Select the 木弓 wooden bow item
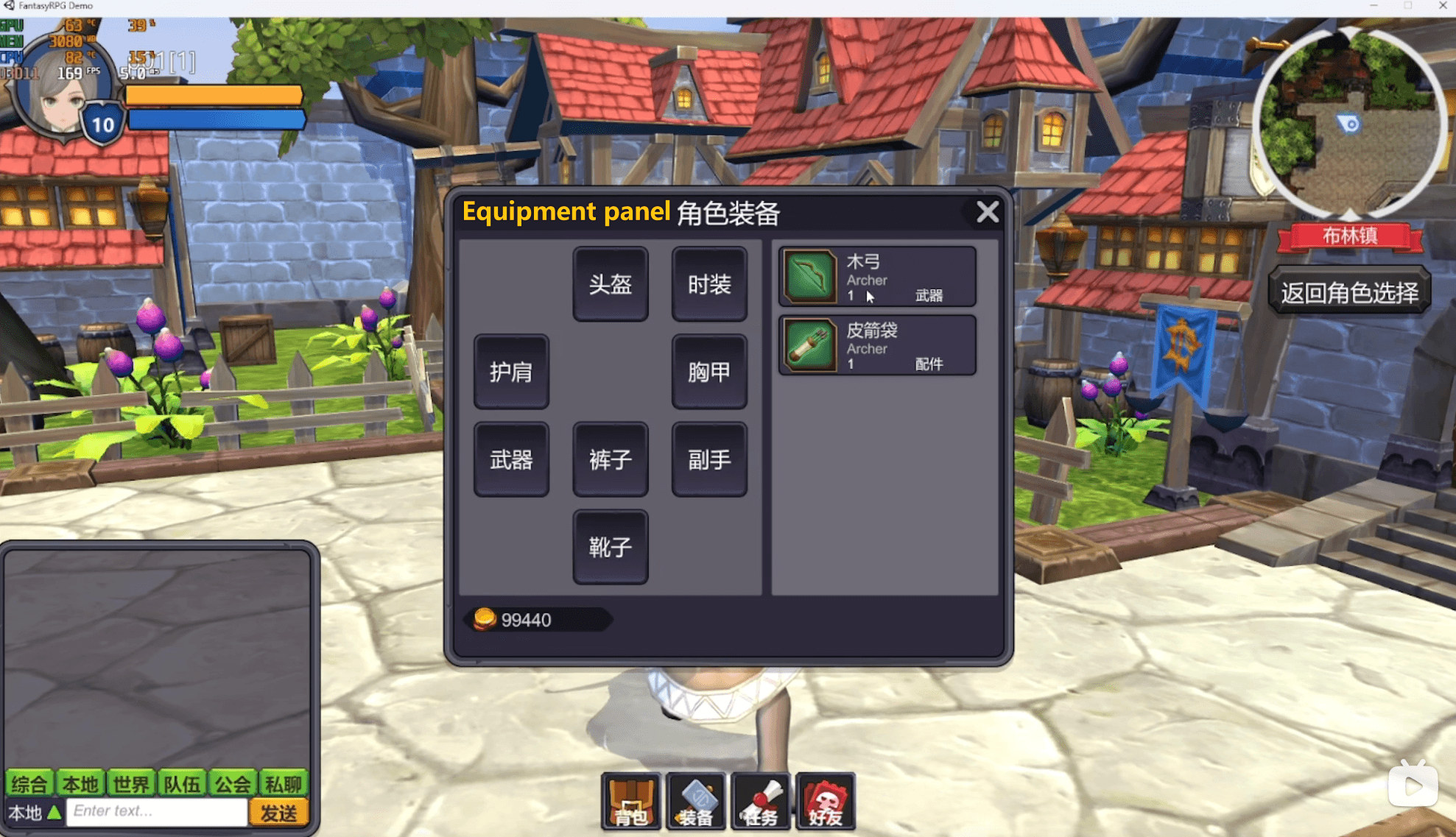The image size is (1456, 837). [876, 278]
